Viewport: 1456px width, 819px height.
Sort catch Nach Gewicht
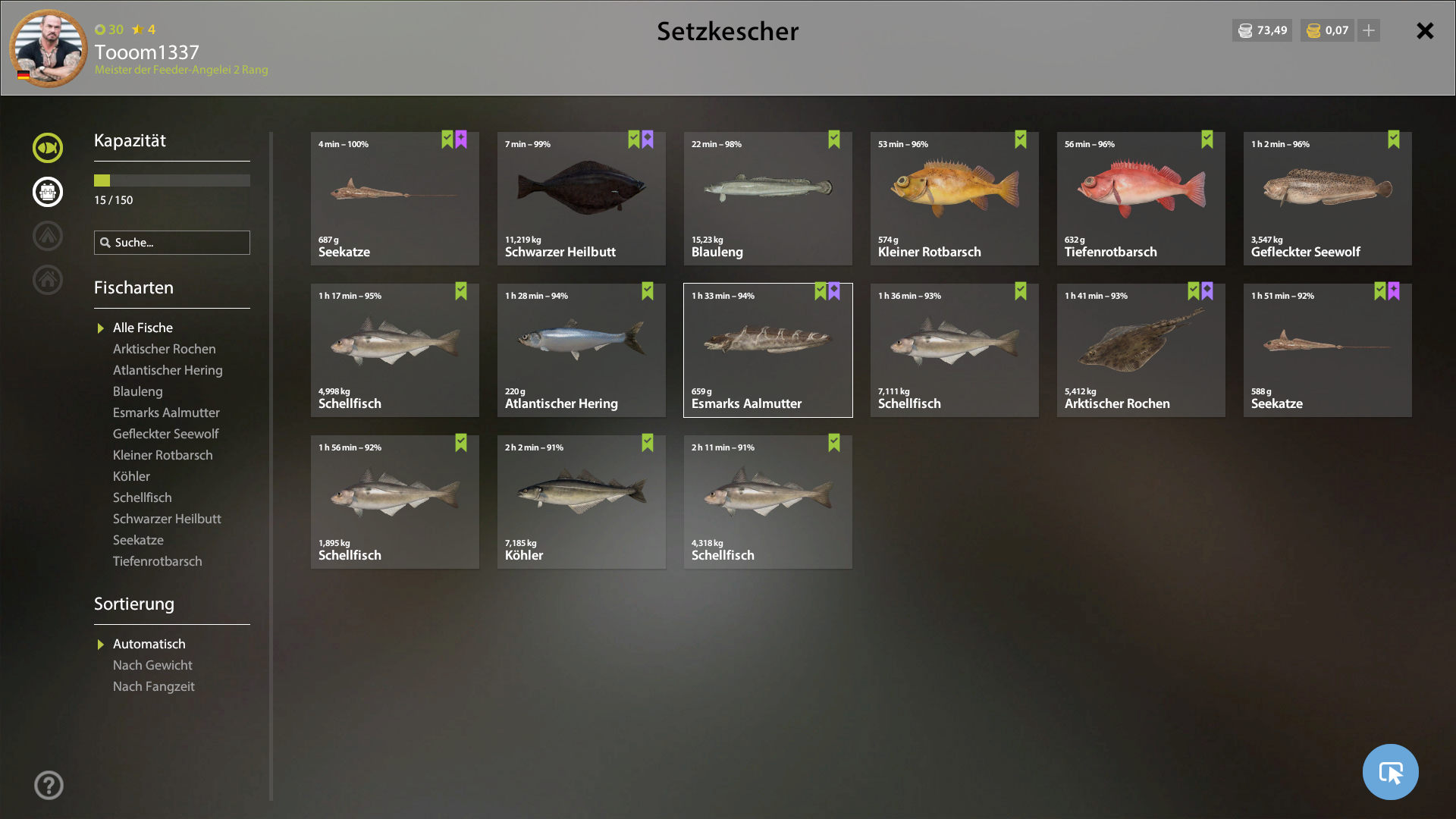[152, 665]
